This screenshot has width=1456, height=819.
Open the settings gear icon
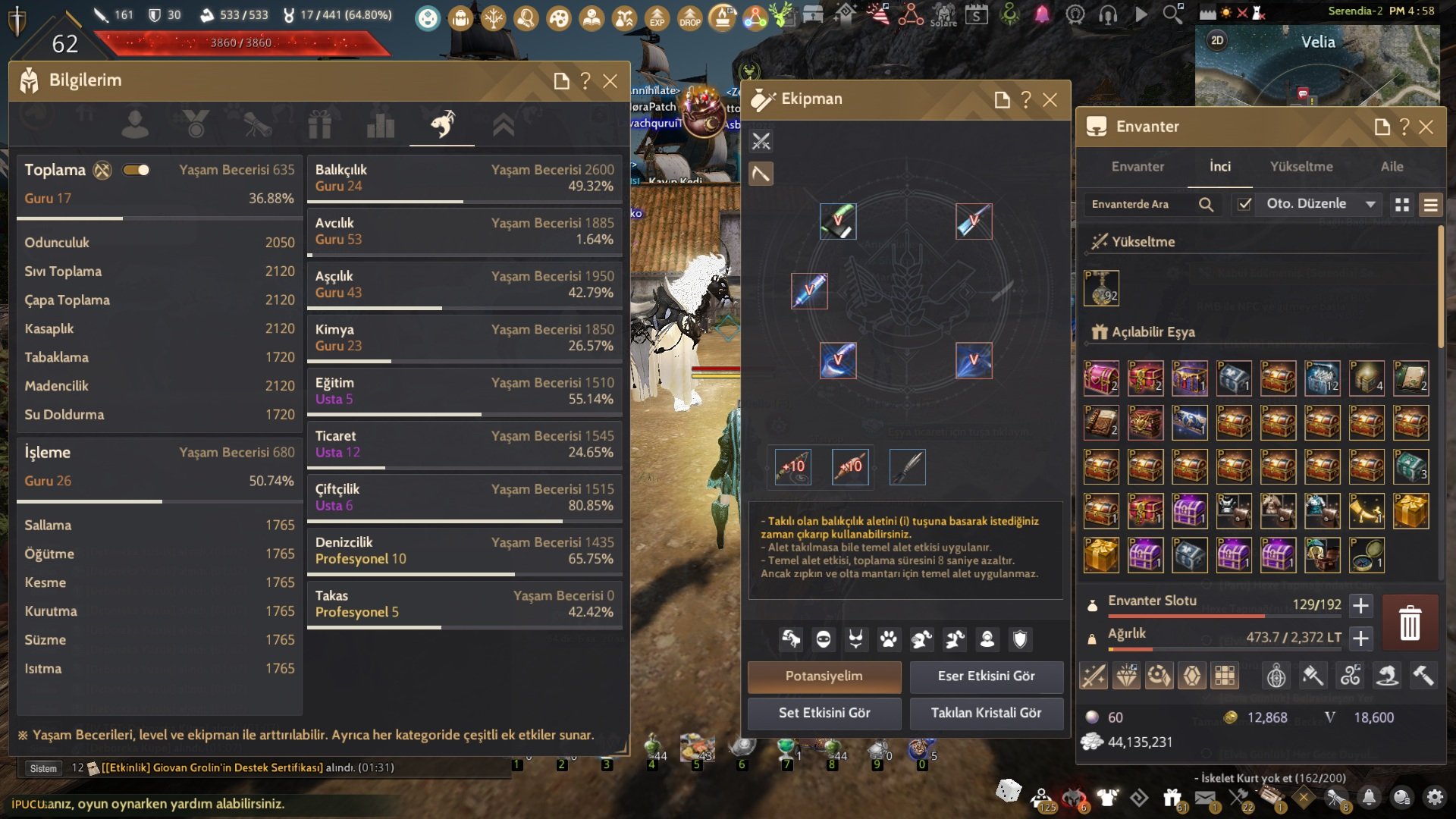tap(1434, 797)
